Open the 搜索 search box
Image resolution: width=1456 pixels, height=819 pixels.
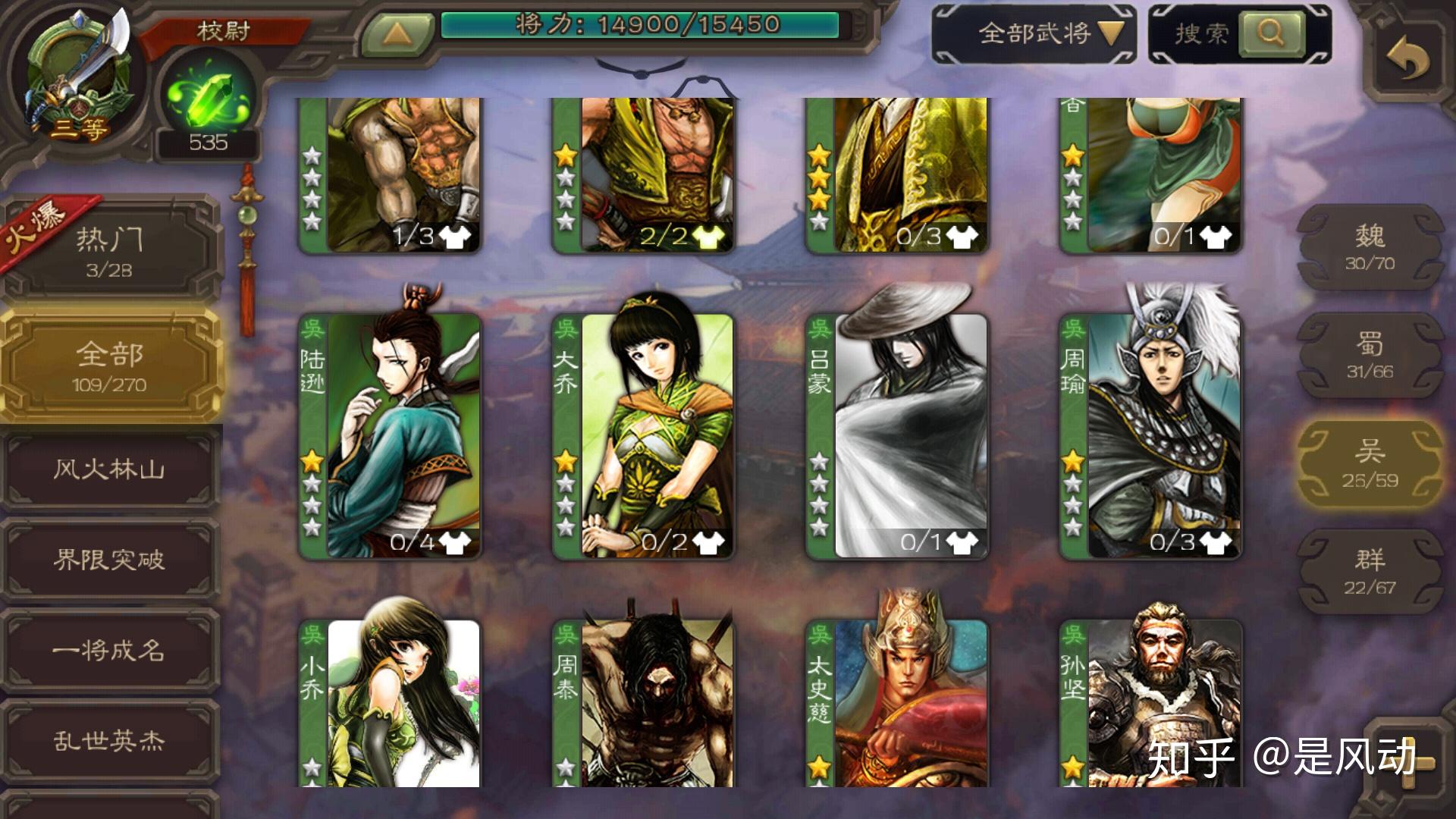1239,33
